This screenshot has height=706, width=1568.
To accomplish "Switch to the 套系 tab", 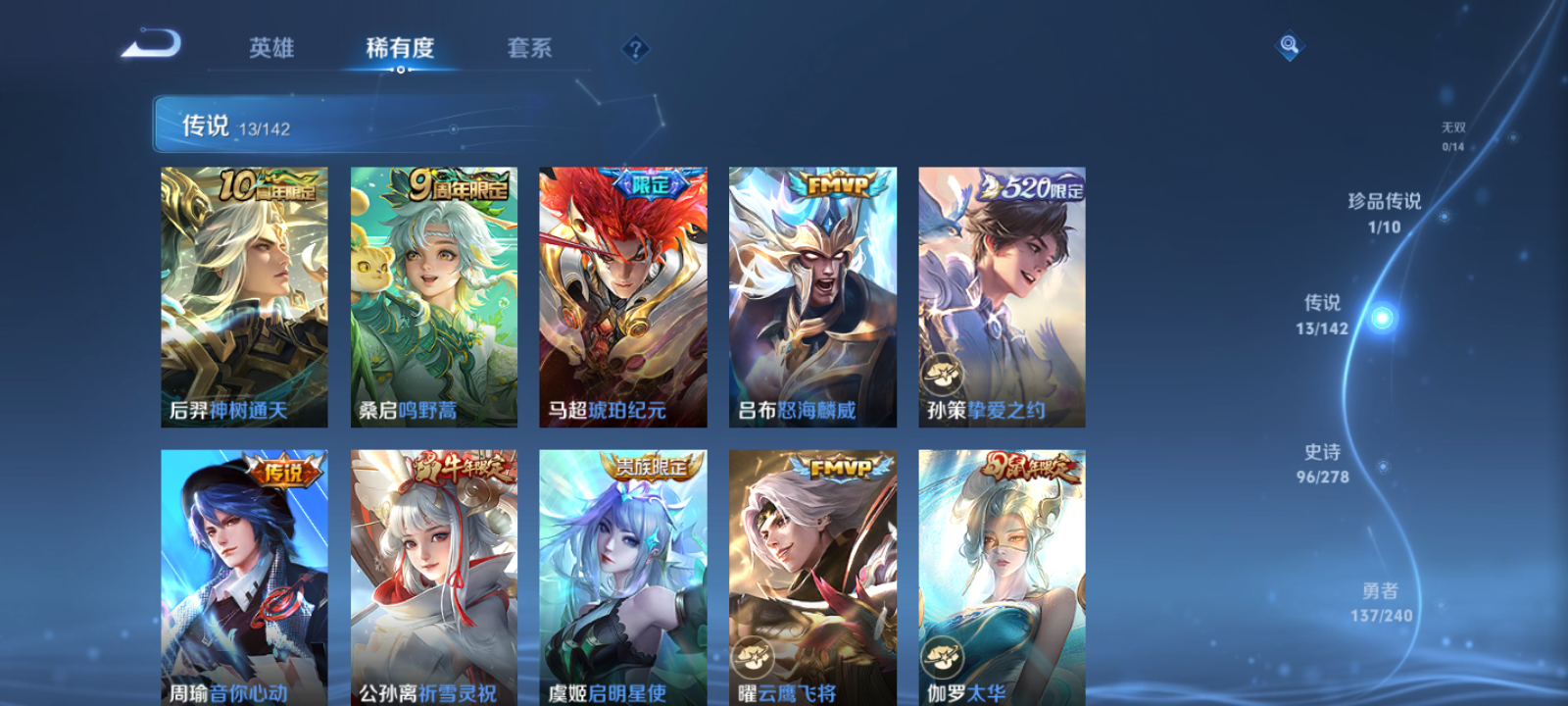I will (x=529, y=48).
